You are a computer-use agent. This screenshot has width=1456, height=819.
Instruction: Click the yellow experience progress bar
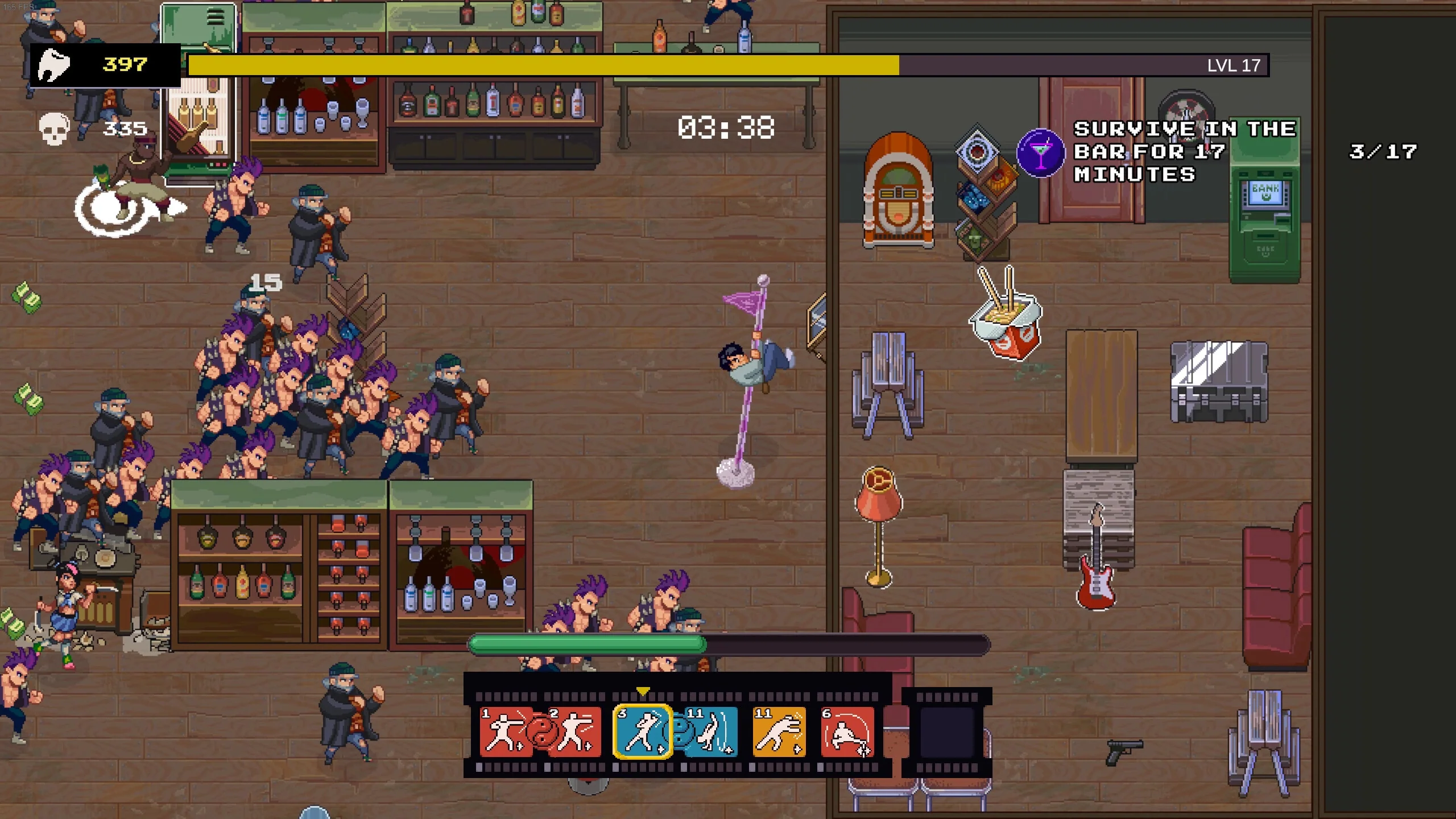point(540,65)
